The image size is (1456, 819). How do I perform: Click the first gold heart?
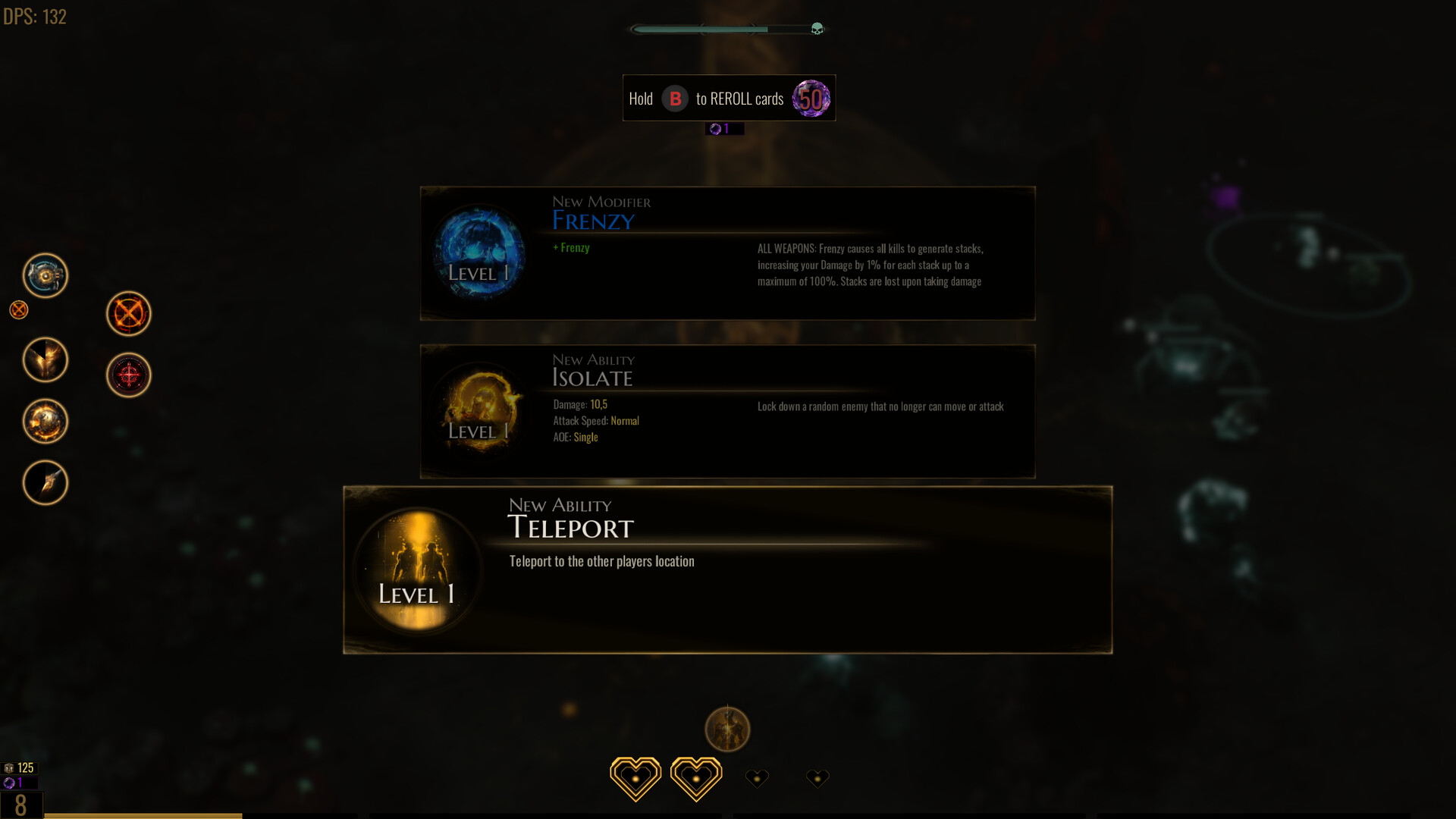pos(635,777)
